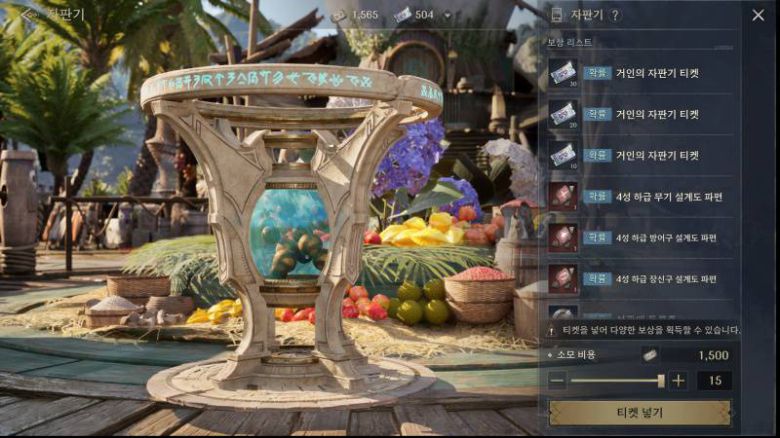
Task: Increase ticket amount with the plus button
Action: click(678, 380)
